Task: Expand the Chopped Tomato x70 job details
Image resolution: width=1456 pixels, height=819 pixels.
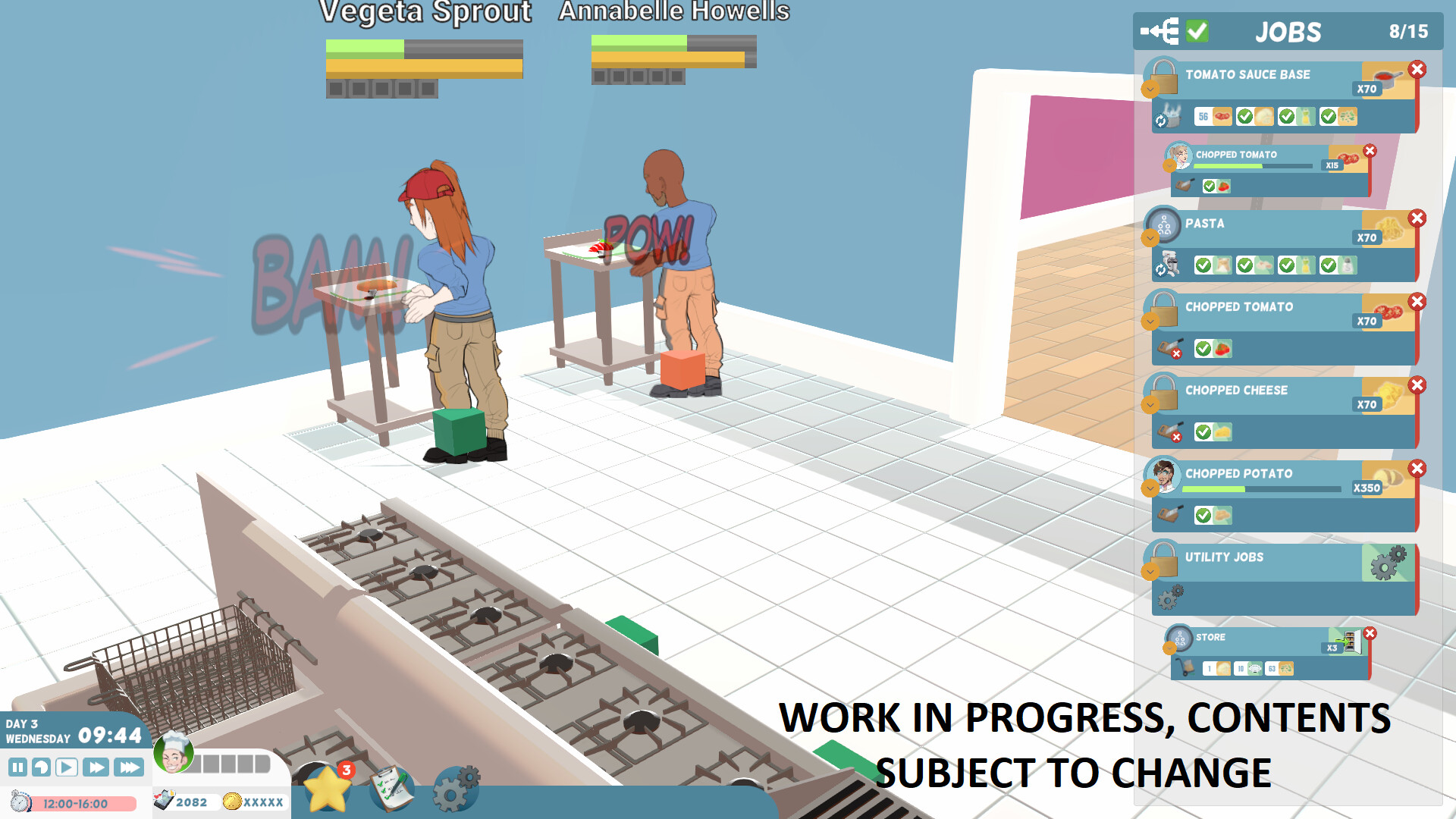Action: [x=1150, y=321]
